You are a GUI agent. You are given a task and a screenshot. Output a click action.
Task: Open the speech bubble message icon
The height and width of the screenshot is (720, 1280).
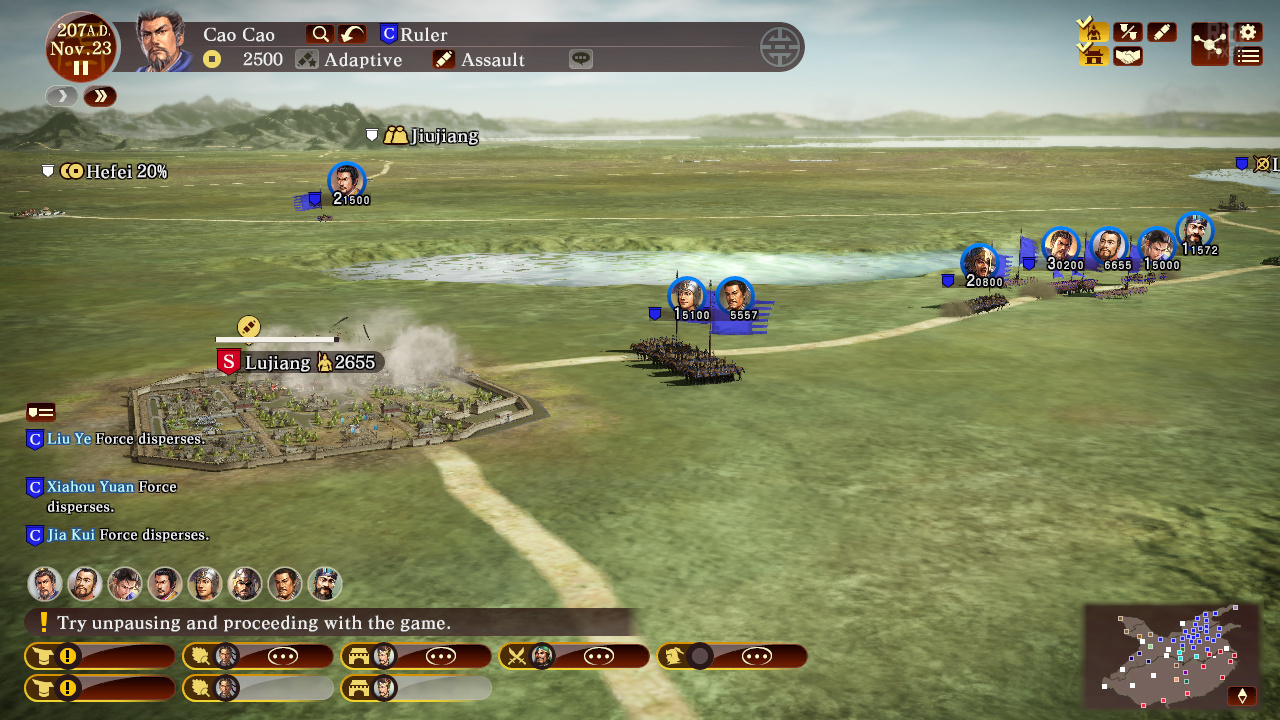pyautogui.click(x=581, y=59)
